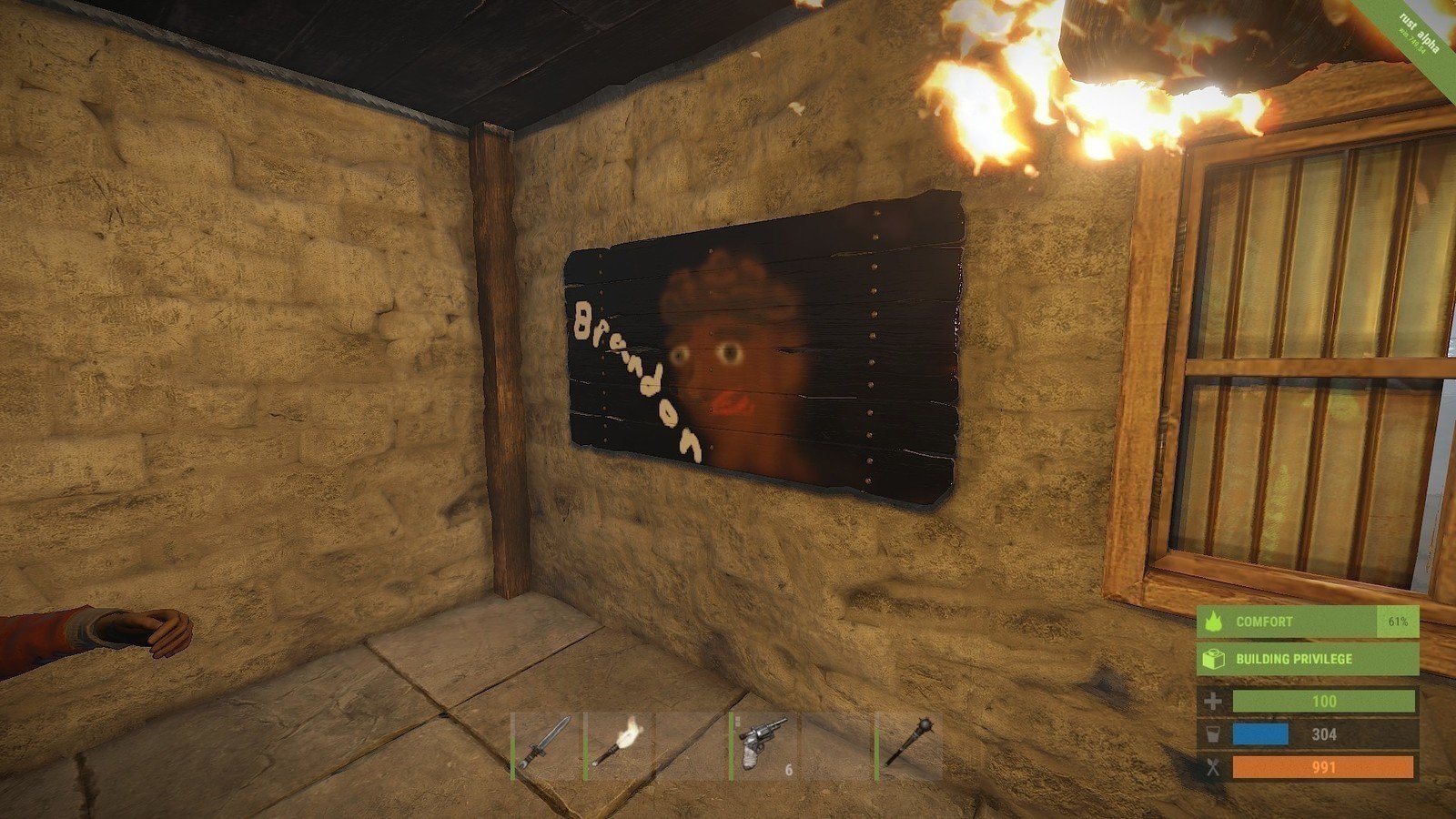
Task: Equip the lit torch from the hotbar
Action: tap(619, 745)
